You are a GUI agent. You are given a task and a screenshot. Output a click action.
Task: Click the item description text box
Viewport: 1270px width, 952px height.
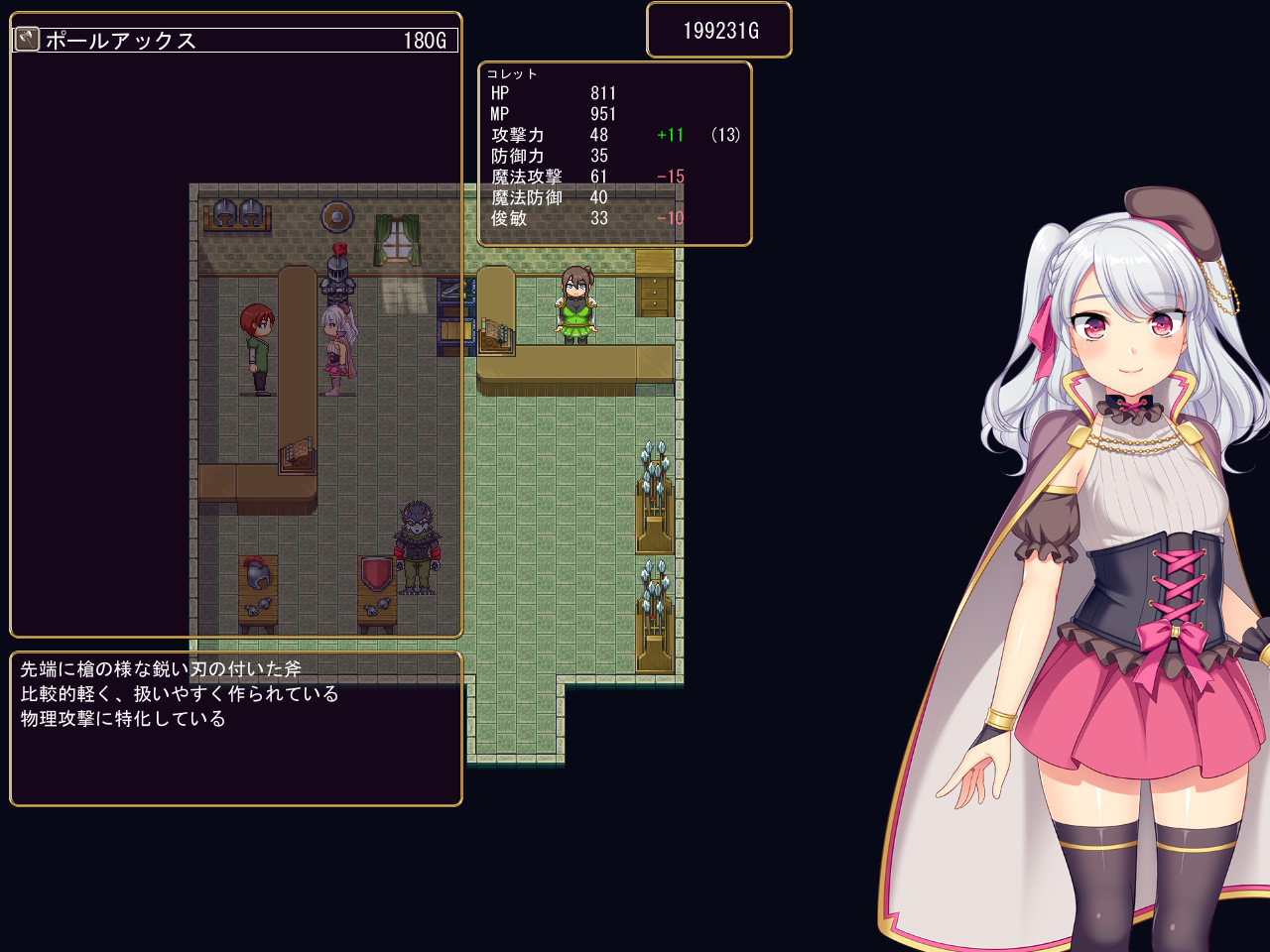235,729
